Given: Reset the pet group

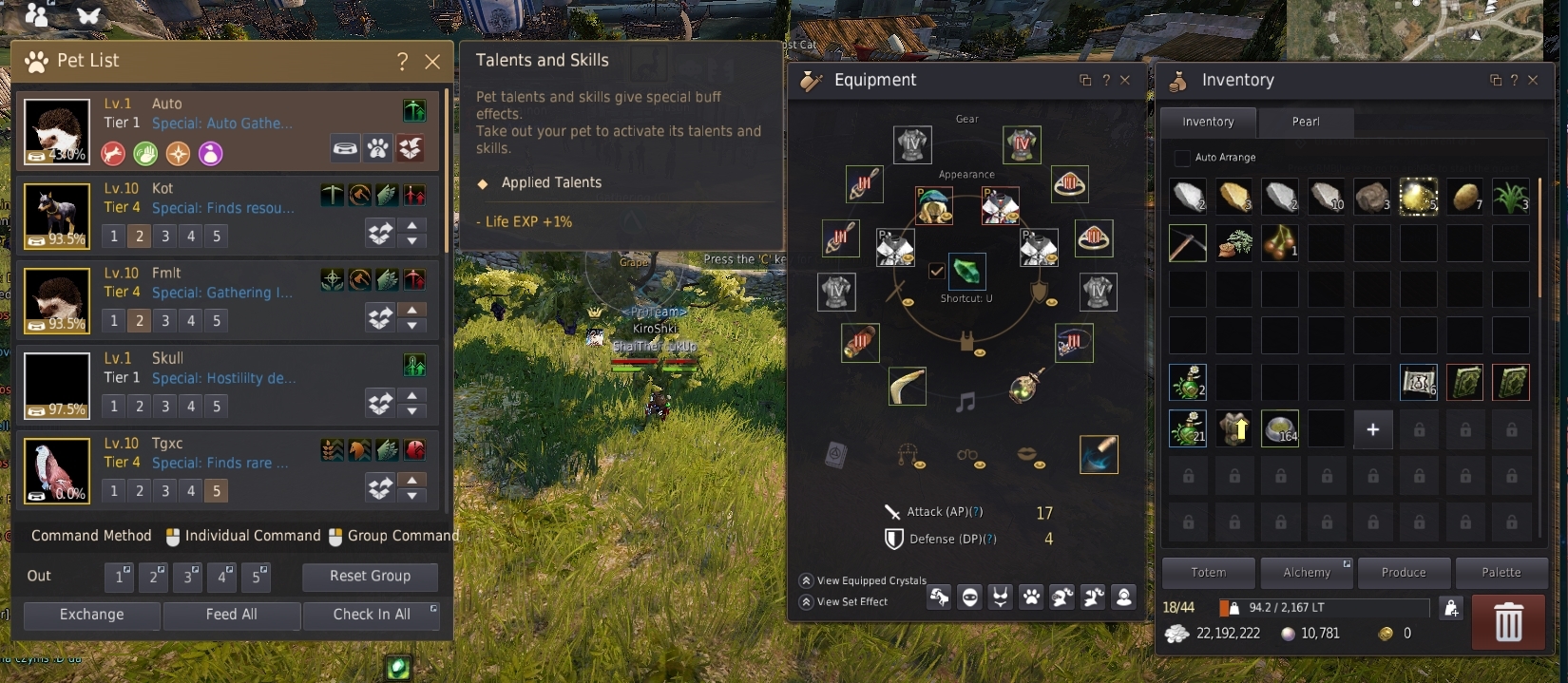Looking at the screenshot, I should coord(370,576).
